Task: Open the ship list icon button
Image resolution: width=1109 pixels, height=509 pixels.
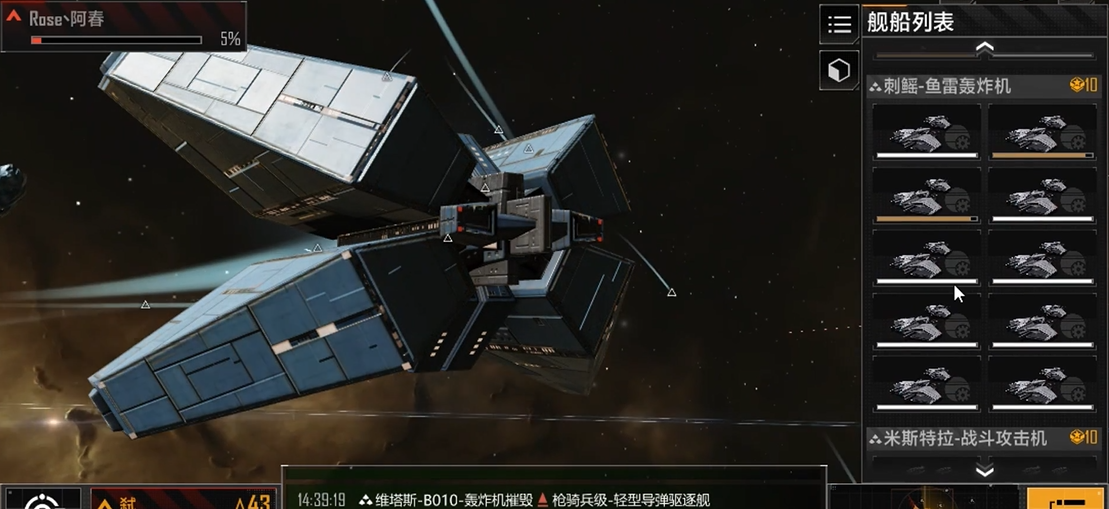Action: (x=838, y=23)
